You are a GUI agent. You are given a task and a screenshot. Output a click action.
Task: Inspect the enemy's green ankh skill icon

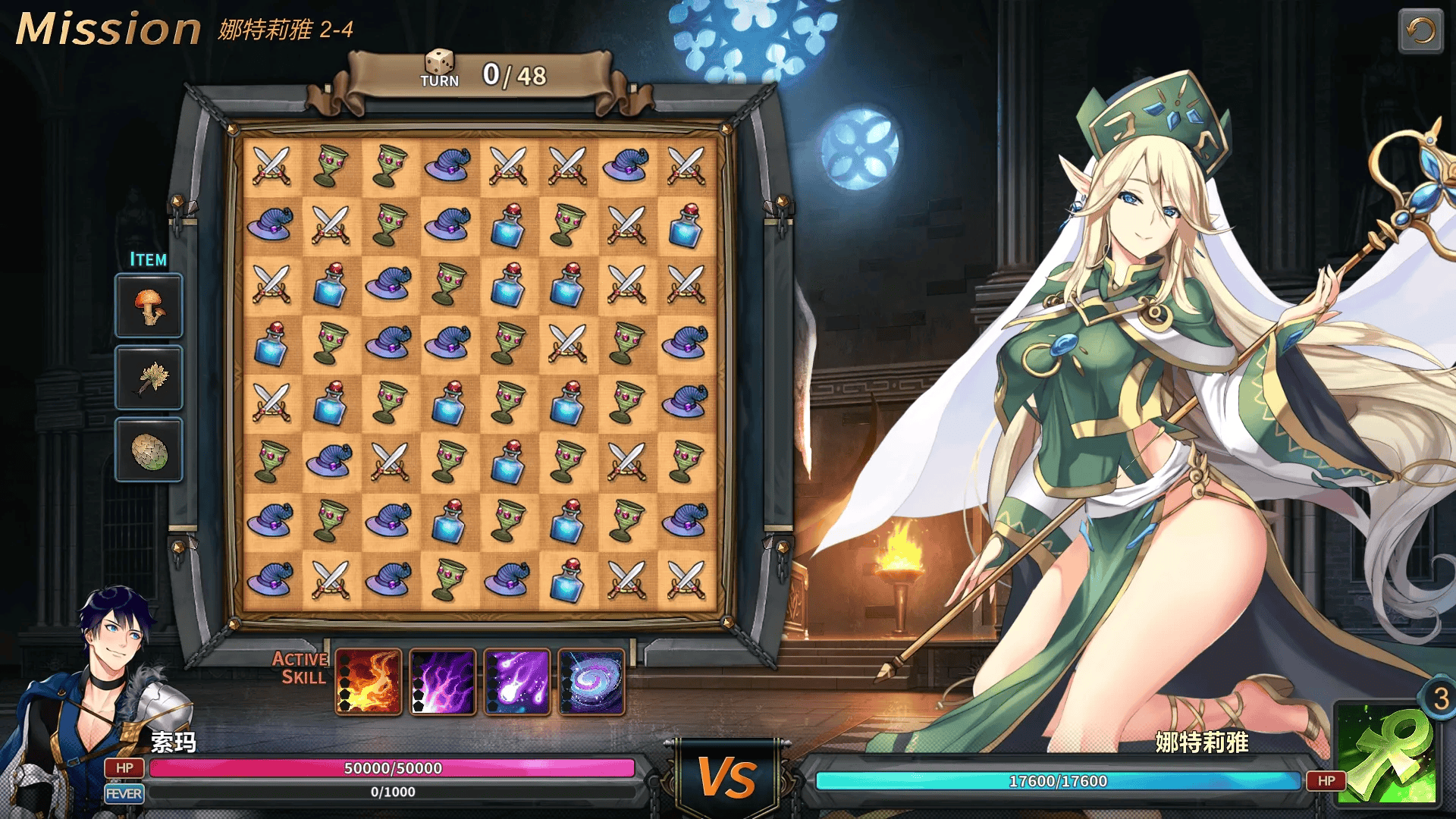[x=1385, y=753]
